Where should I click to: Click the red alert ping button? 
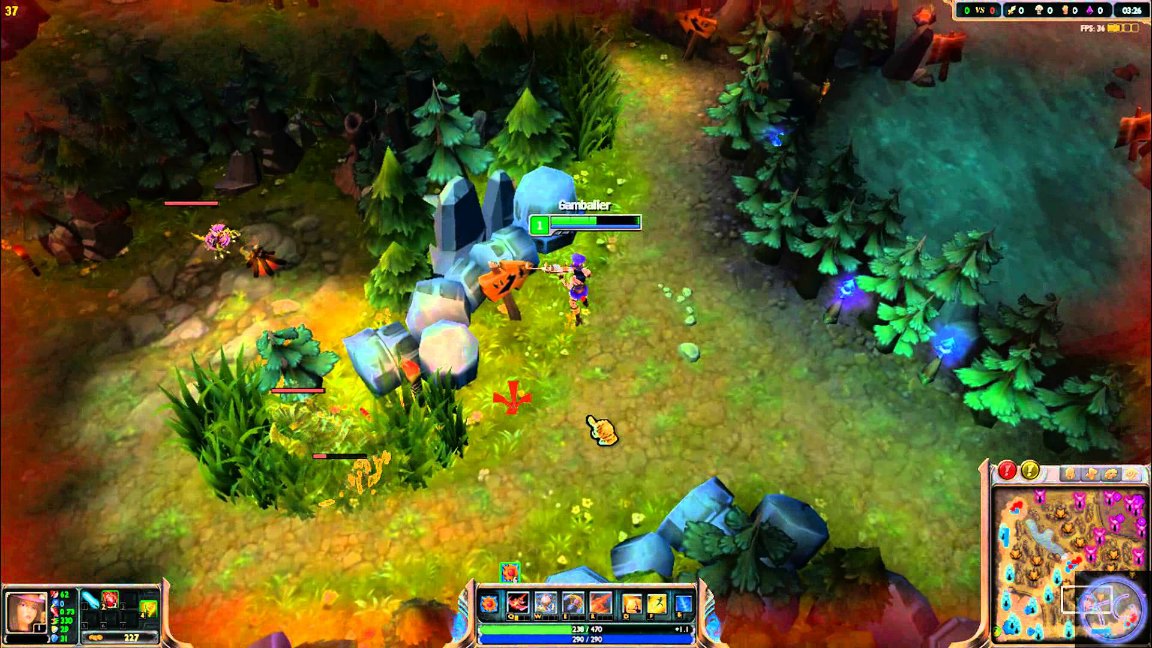[1007, 469]
